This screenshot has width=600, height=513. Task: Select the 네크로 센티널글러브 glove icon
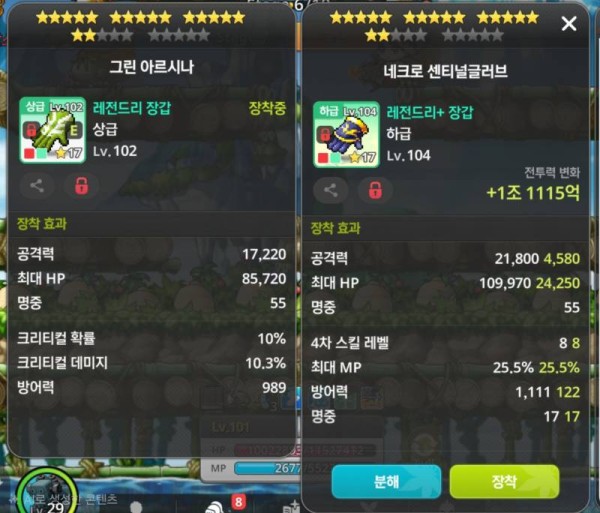click(x=346, y=134)
